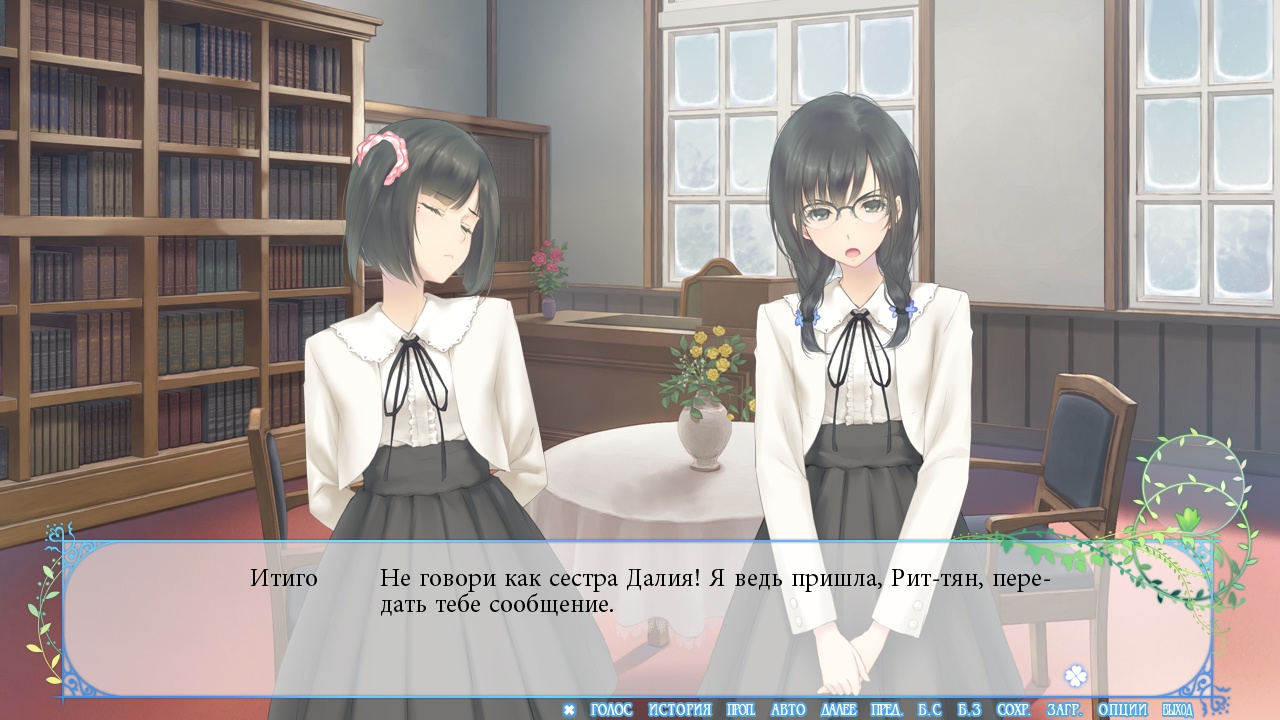Open the ОПЦИИ settings
The height and width of the screenshot is (720, 1280).
pyautogui.click(x=1122, y=710)
